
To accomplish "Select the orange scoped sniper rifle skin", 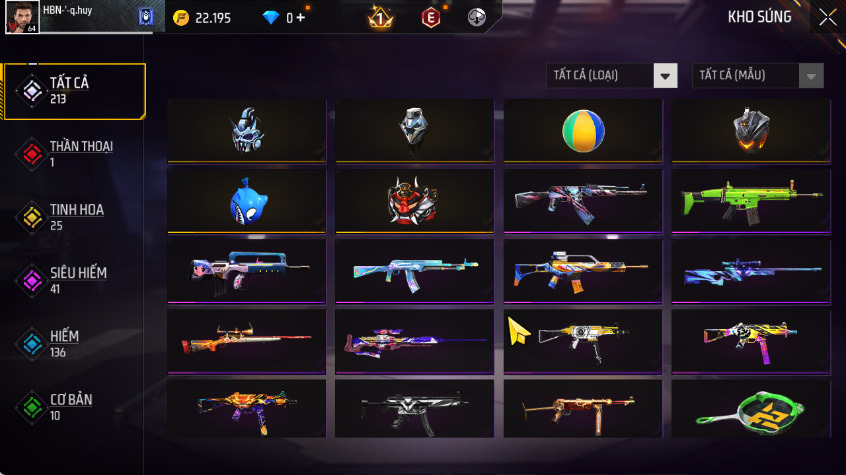I will pos(247,339).
